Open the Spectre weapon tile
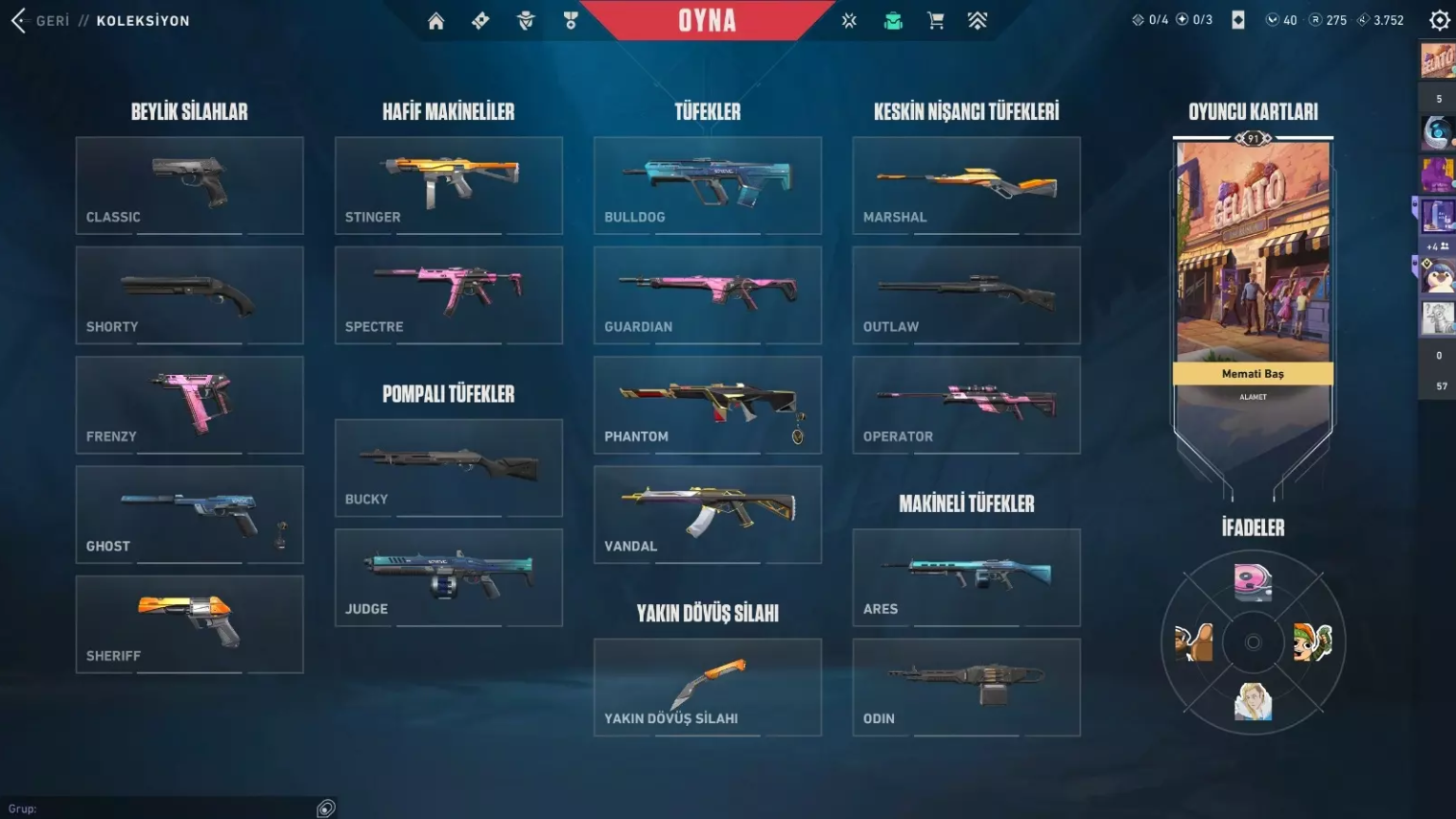This screenshot has height=819, width=1456. [448, 295]
